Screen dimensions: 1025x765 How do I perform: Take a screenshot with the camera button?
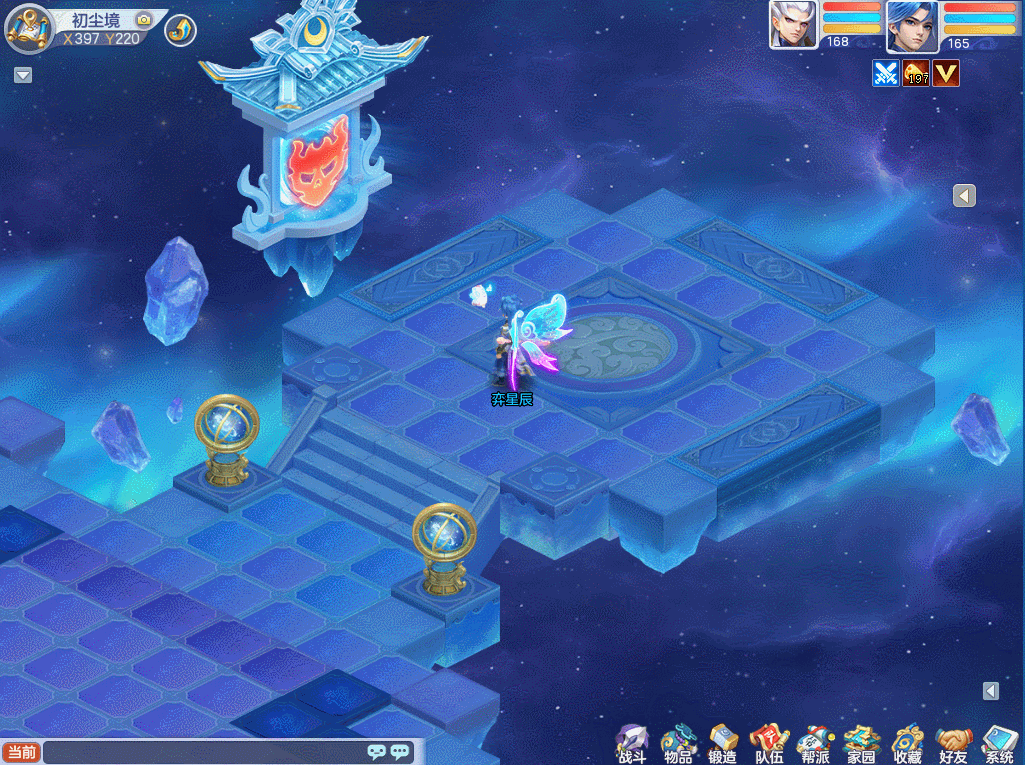[144, 20]
